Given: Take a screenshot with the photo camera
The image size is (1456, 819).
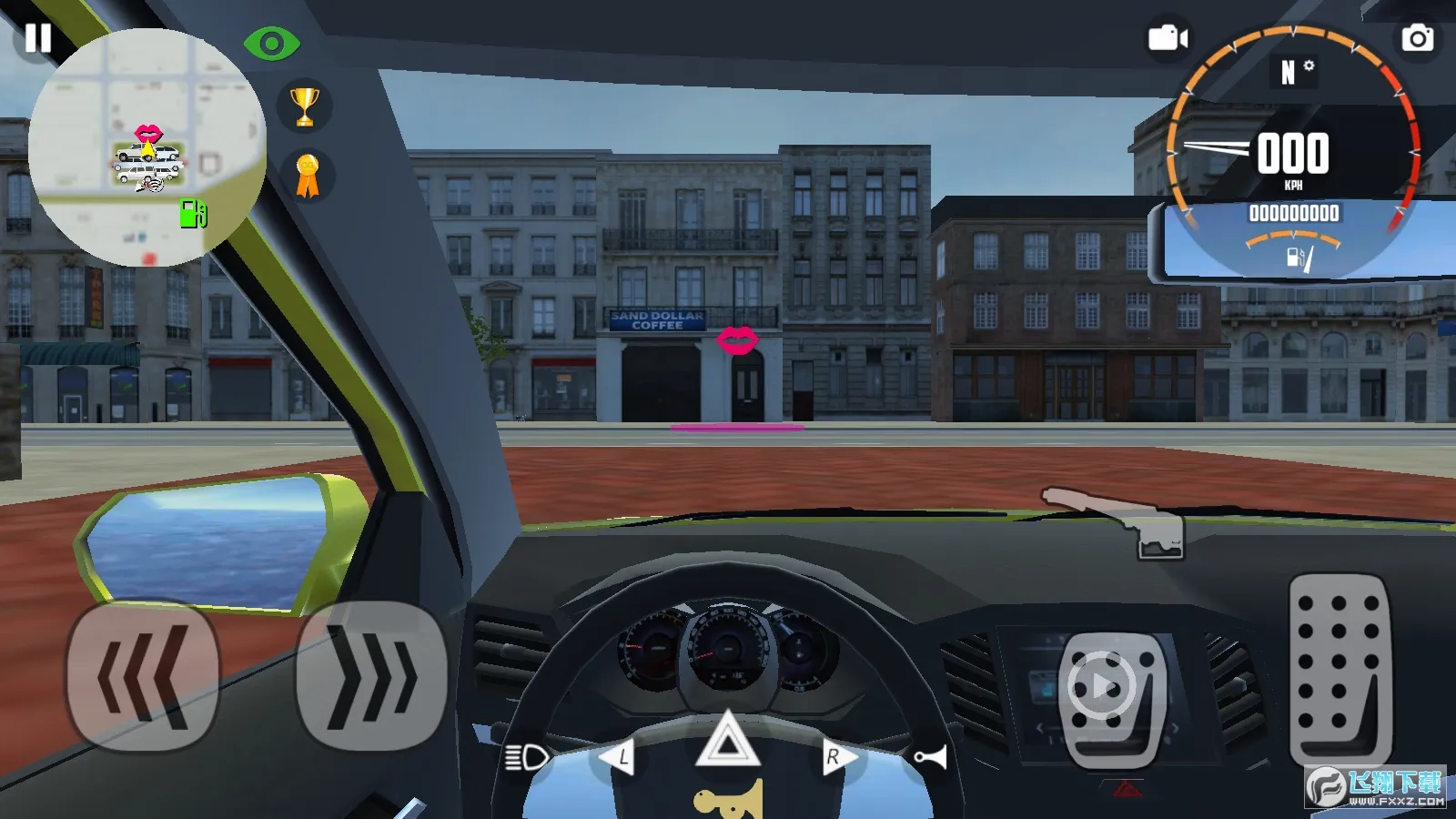Looking at the screenshot, I should coord(1417,38).
